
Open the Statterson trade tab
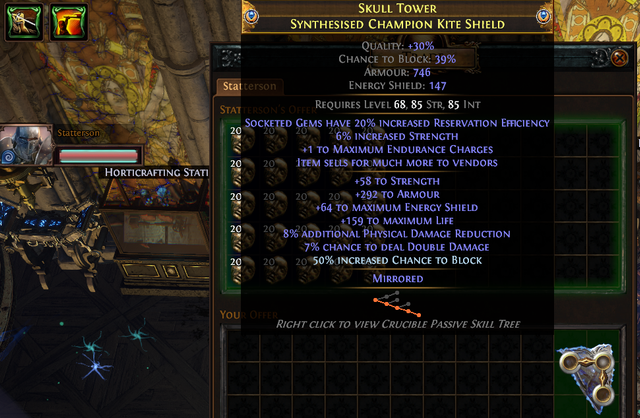(248, 87)
